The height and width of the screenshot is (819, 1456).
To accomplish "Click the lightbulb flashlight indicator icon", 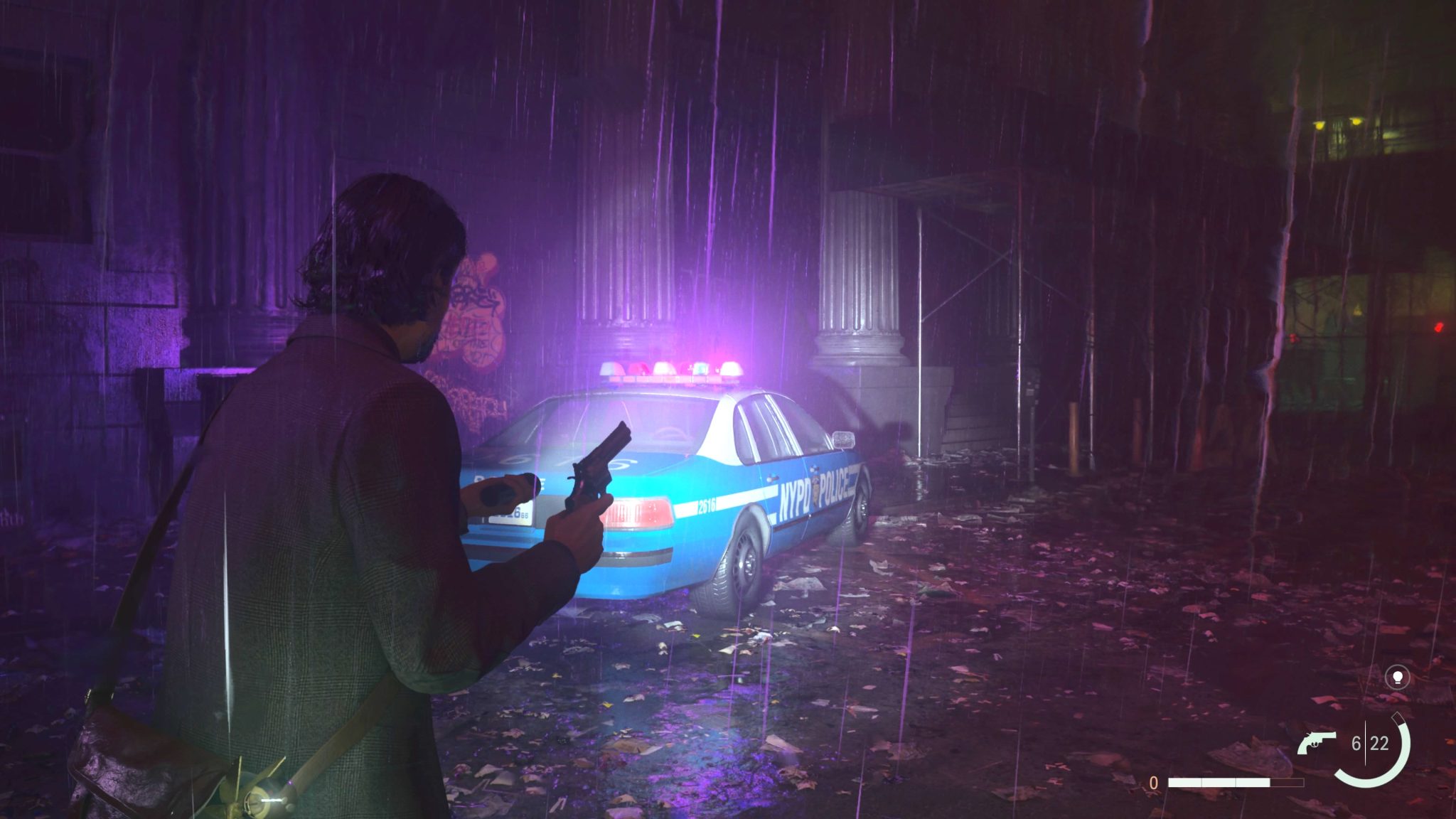I will [1398, 677].
